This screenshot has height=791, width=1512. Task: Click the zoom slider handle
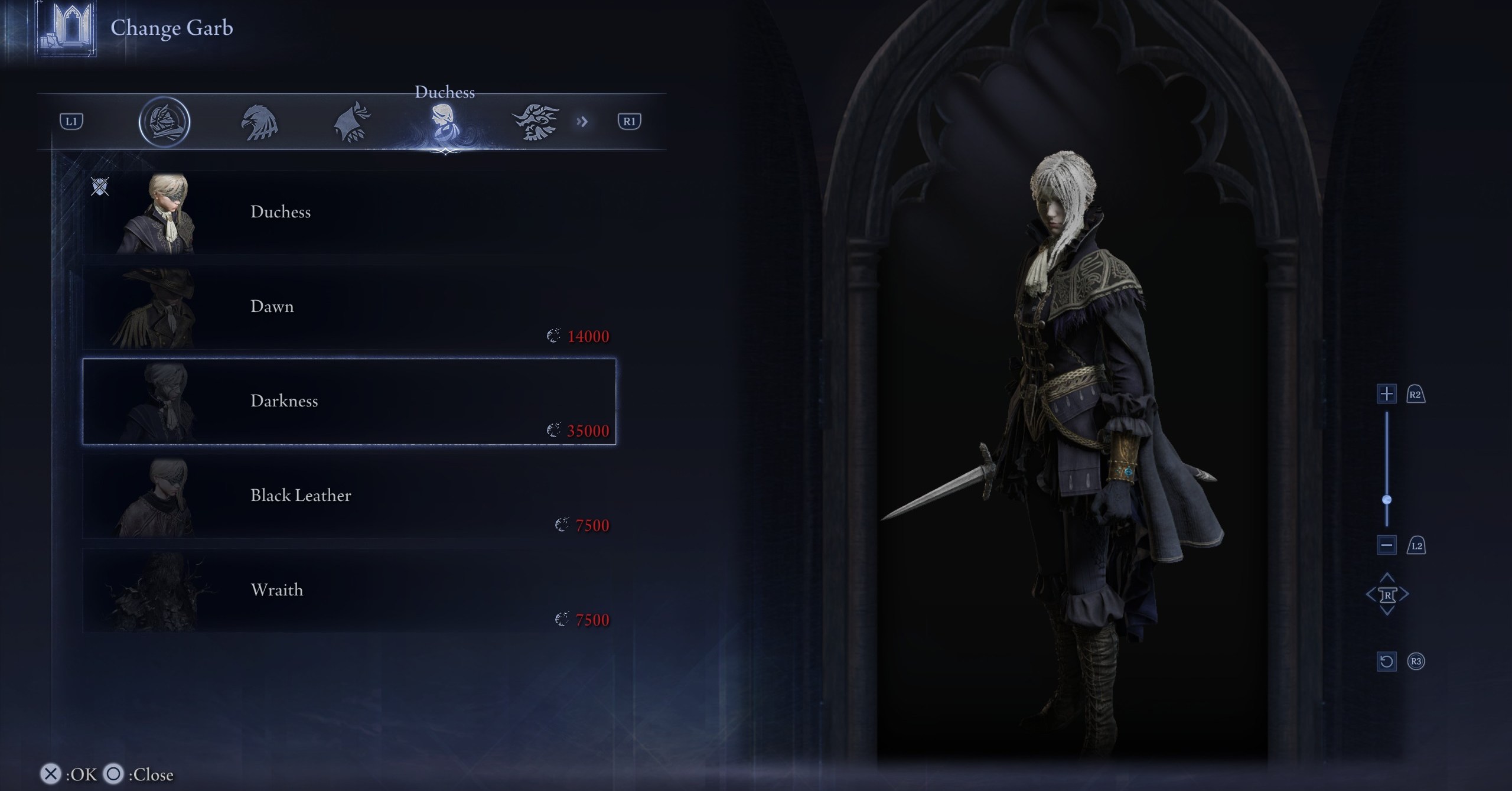pyautogui.click(x=1387, y=500)
